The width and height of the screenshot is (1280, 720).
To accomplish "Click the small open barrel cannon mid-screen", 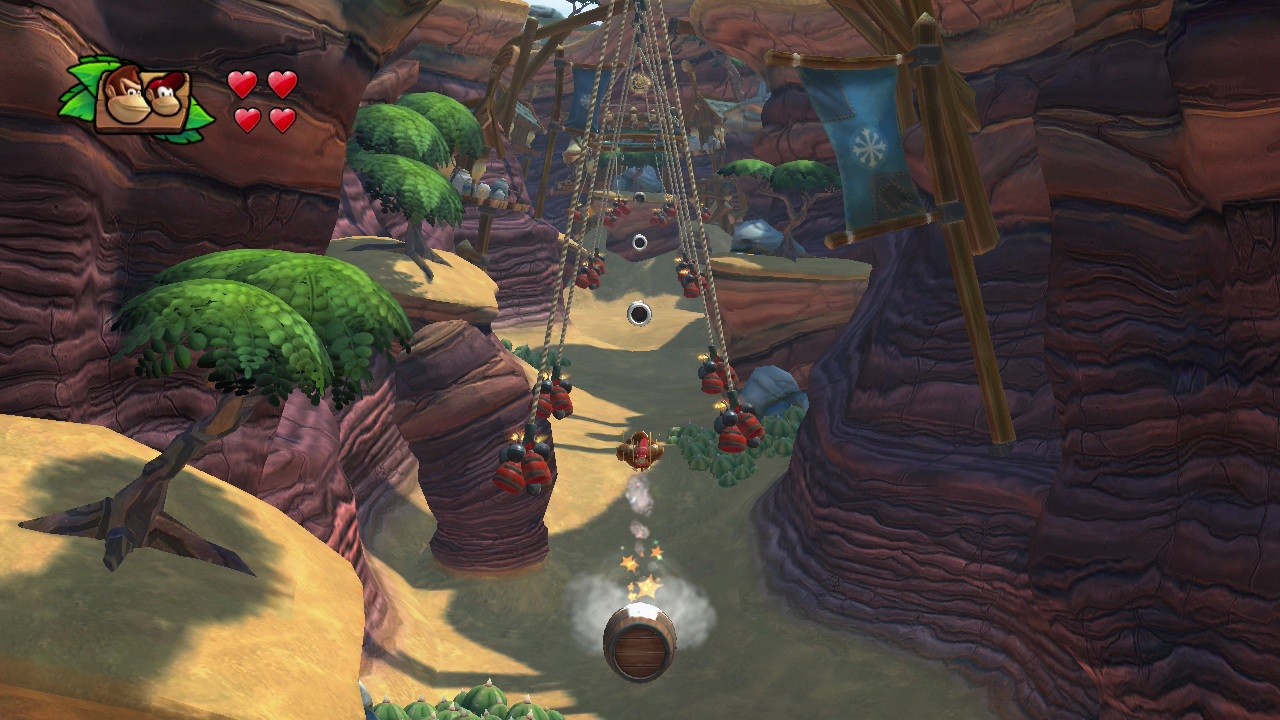I will point(638,314).
